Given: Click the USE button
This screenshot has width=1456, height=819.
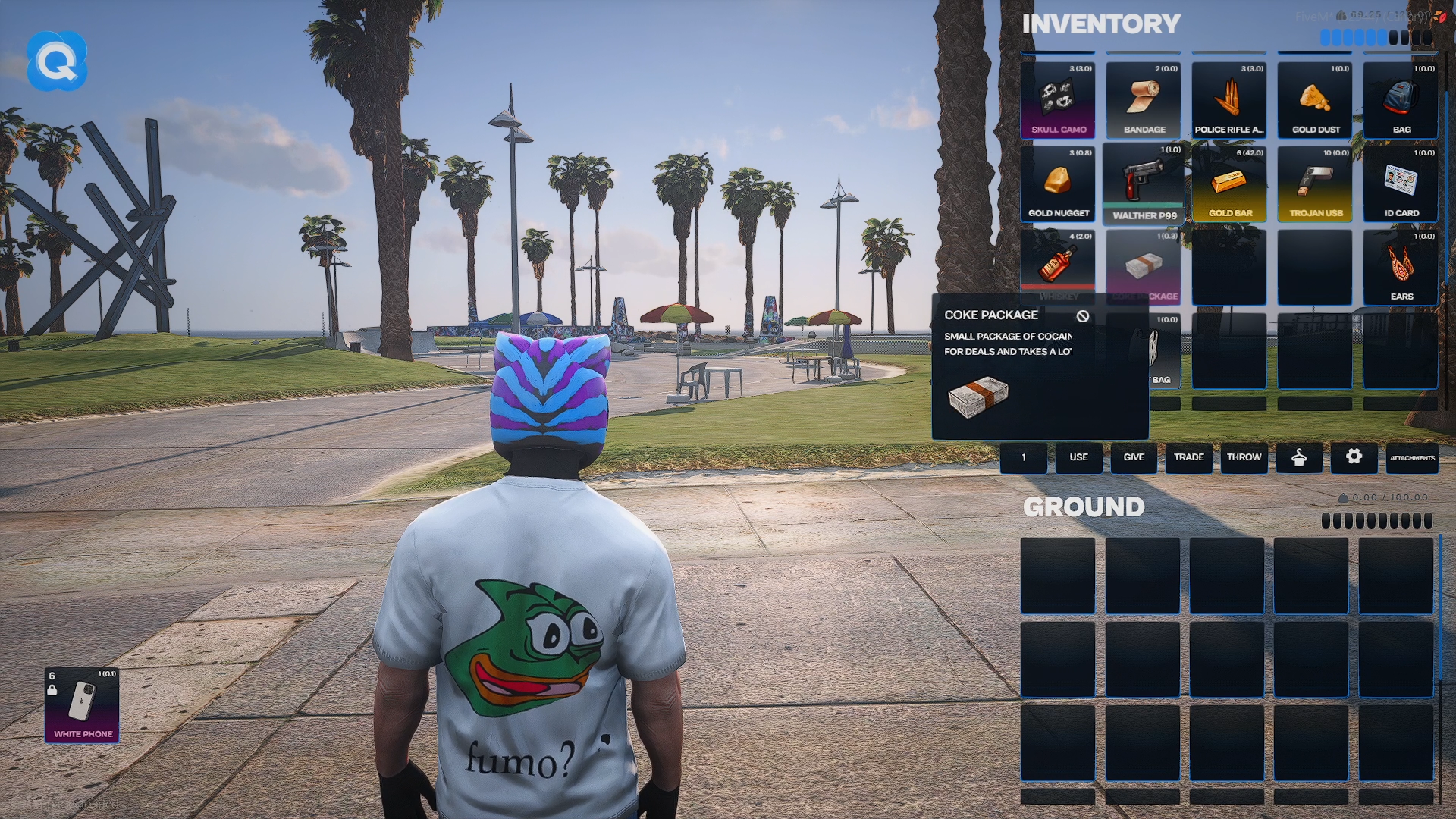Looking at the screenshot, I should click(1078, 458).
